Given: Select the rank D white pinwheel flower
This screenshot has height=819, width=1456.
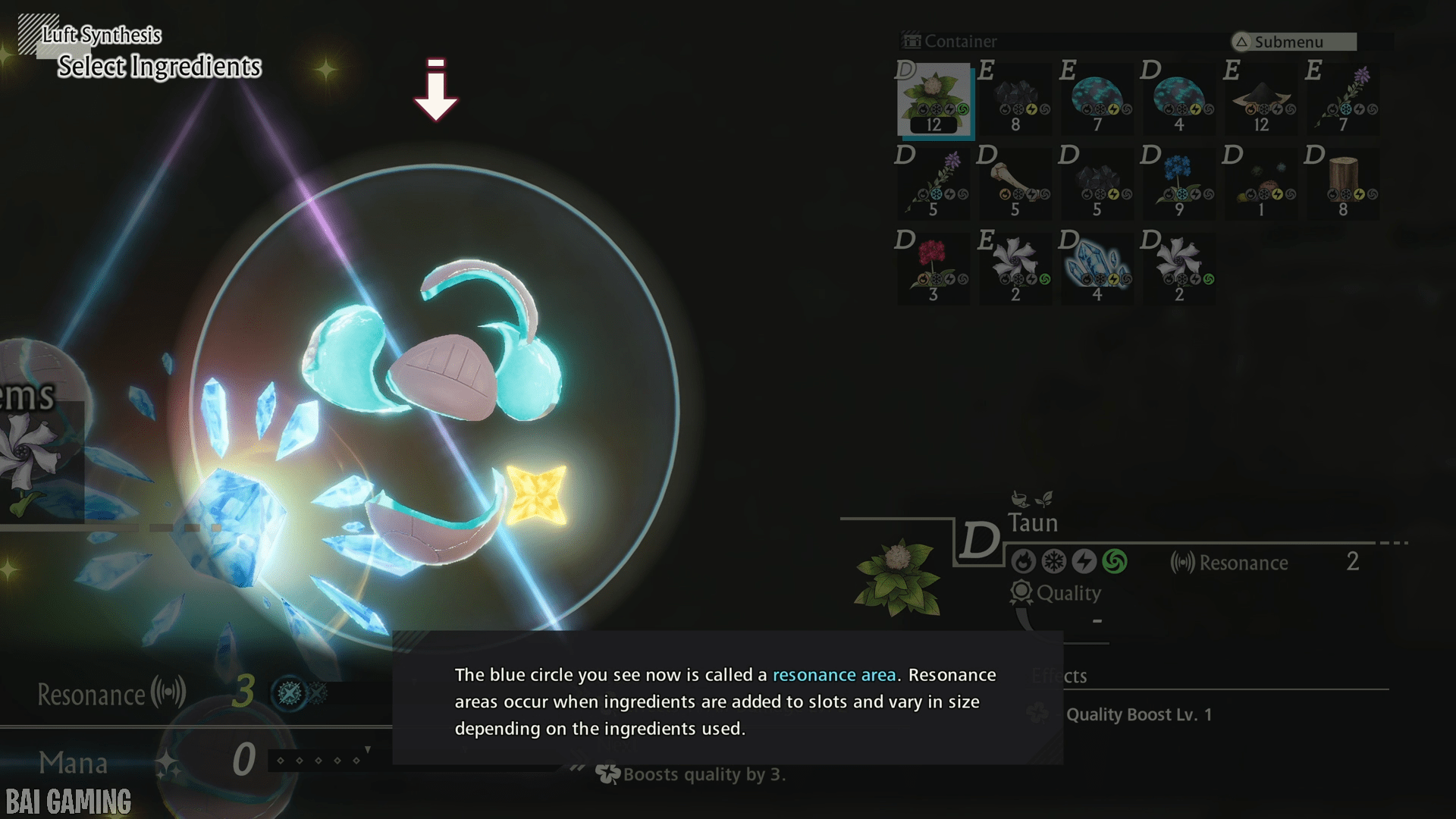Looking at the screenshot, I should [x=1180, y=269].
